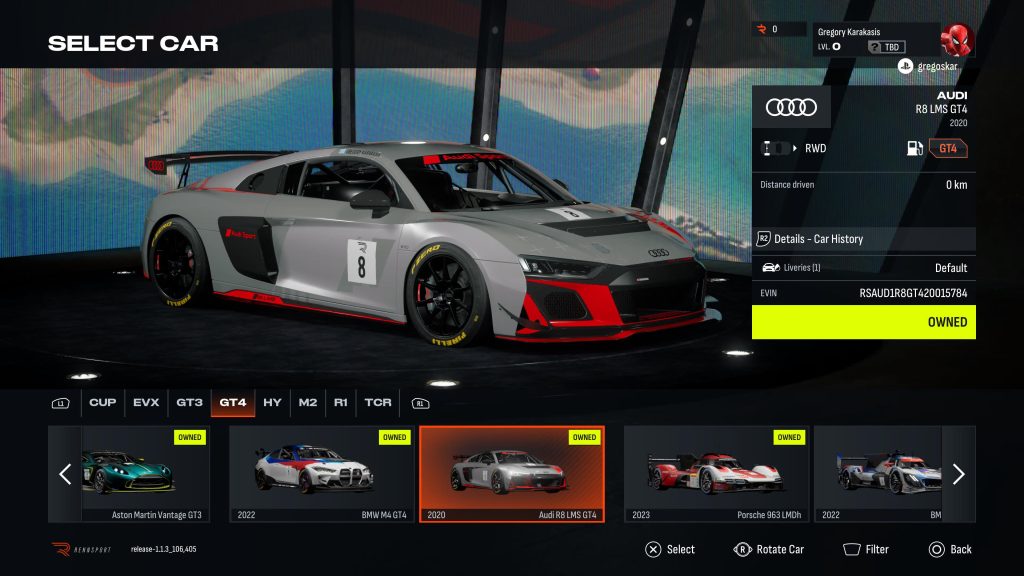Choose the BMW M4 GT4 car card

click(x=320, y=474)
